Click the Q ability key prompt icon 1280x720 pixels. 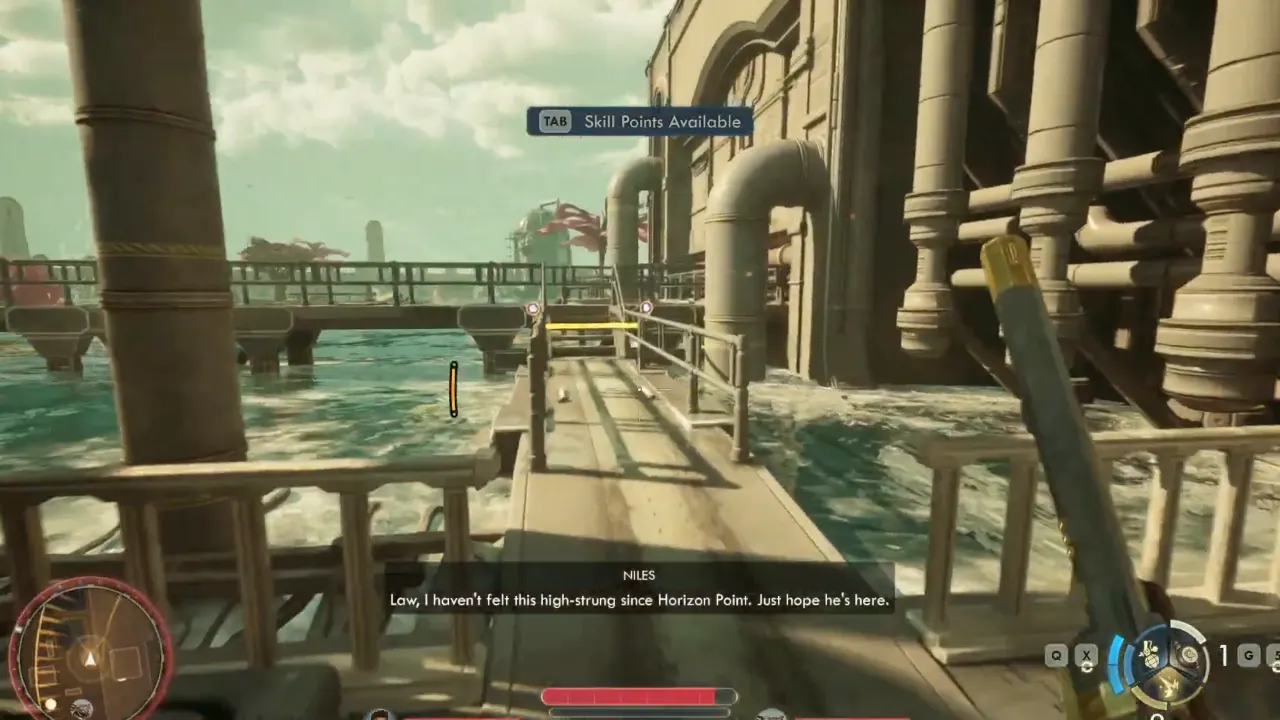pyautogui.click(x=1056, y=655)
